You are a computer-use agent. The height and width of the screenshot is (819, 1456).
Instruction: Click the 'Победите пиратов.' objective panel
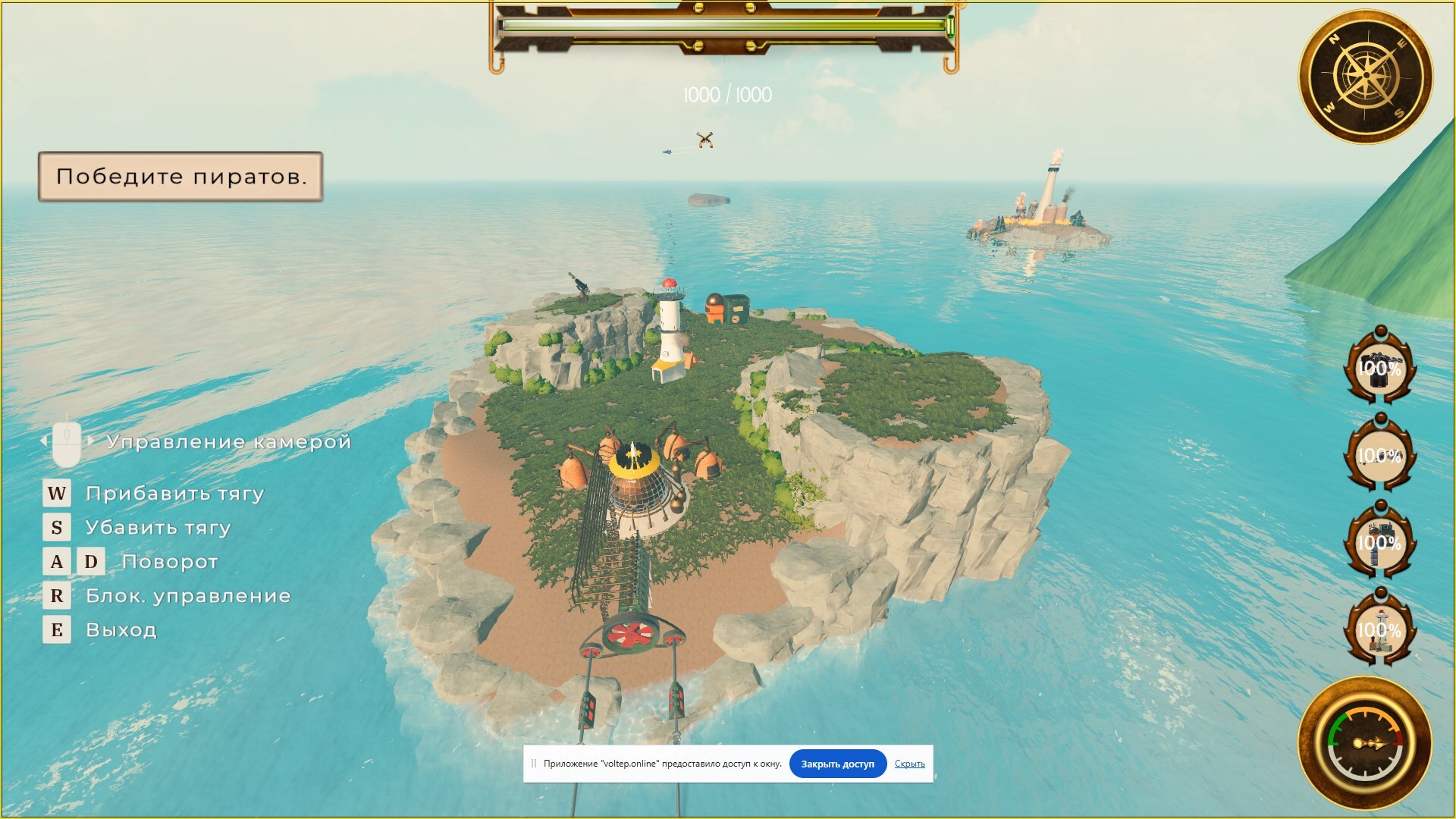180,177
